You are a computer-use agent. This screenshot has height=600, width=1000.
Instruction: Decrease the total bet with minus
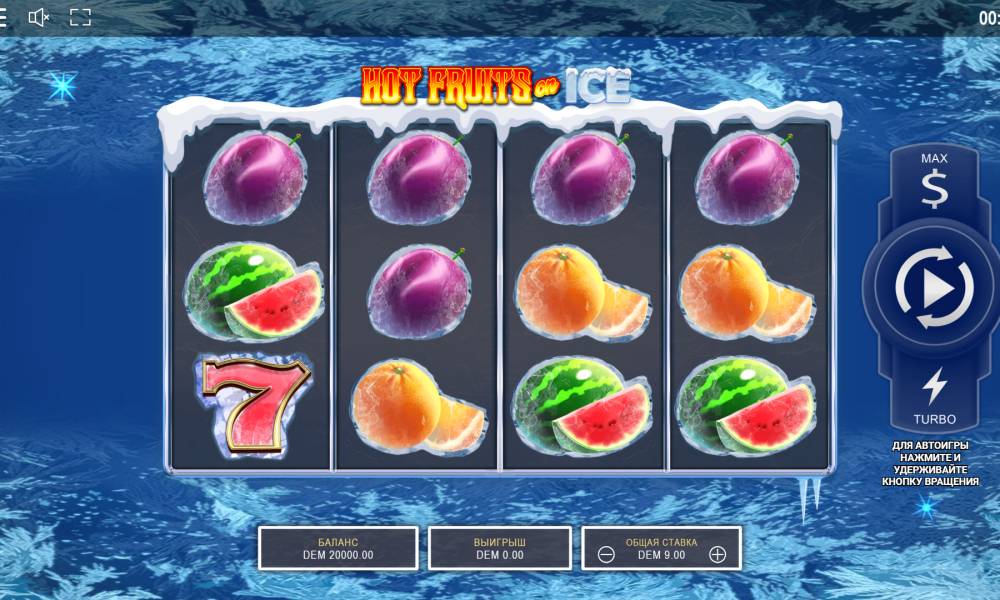606,555
